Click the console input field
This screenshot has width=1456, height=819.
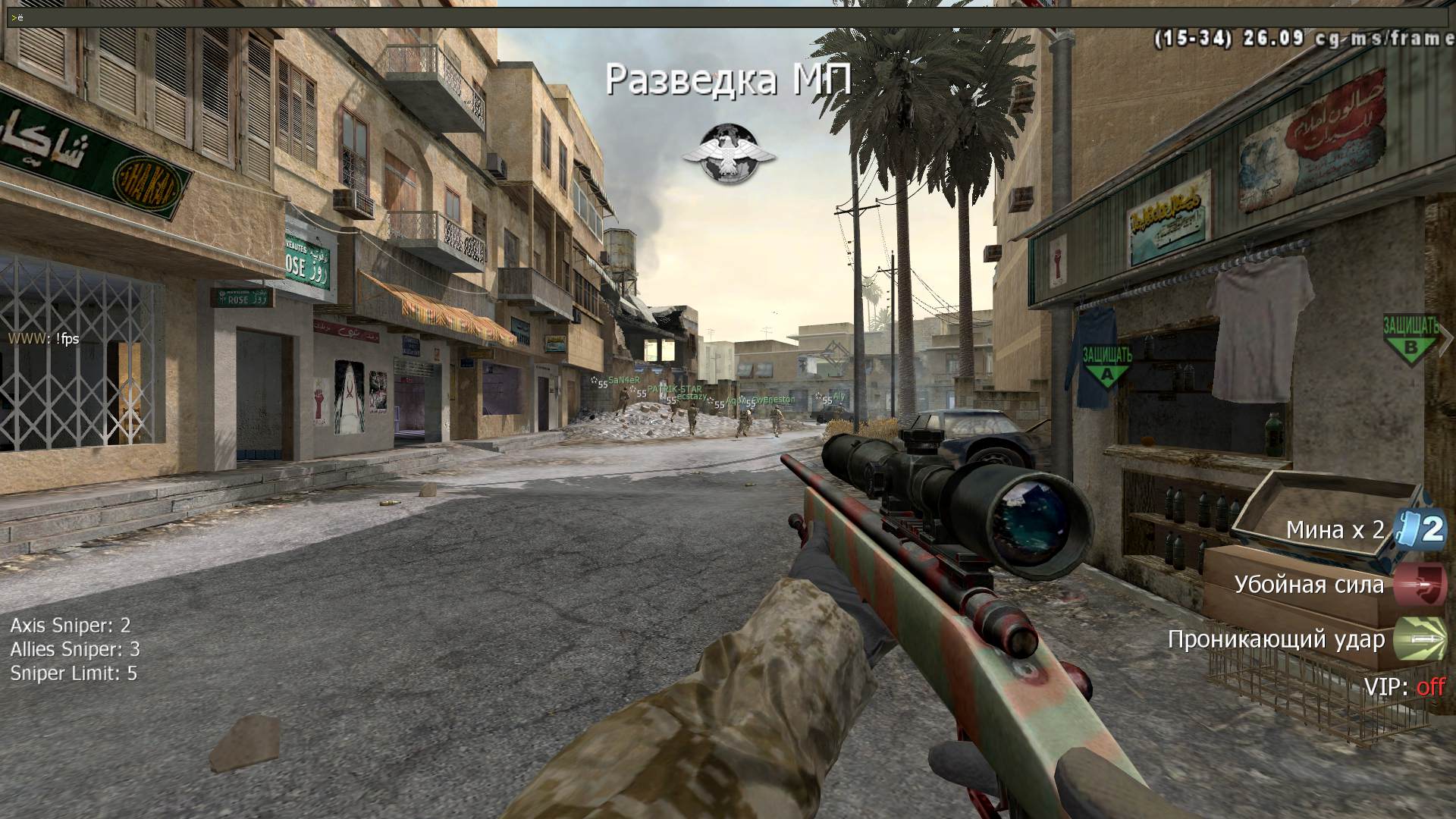728,17
